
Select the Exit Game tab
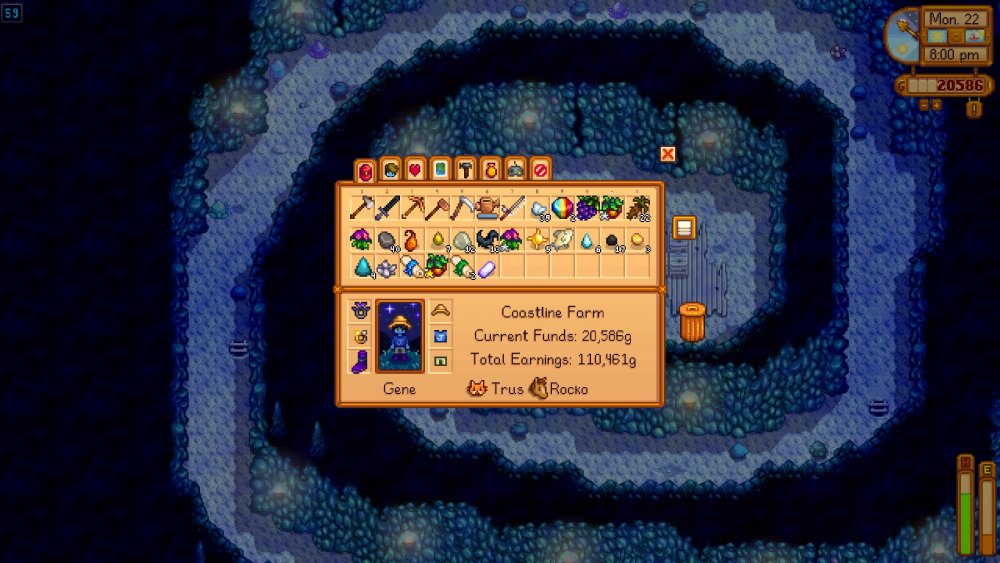pyautogui.click(x=540, y=170)
